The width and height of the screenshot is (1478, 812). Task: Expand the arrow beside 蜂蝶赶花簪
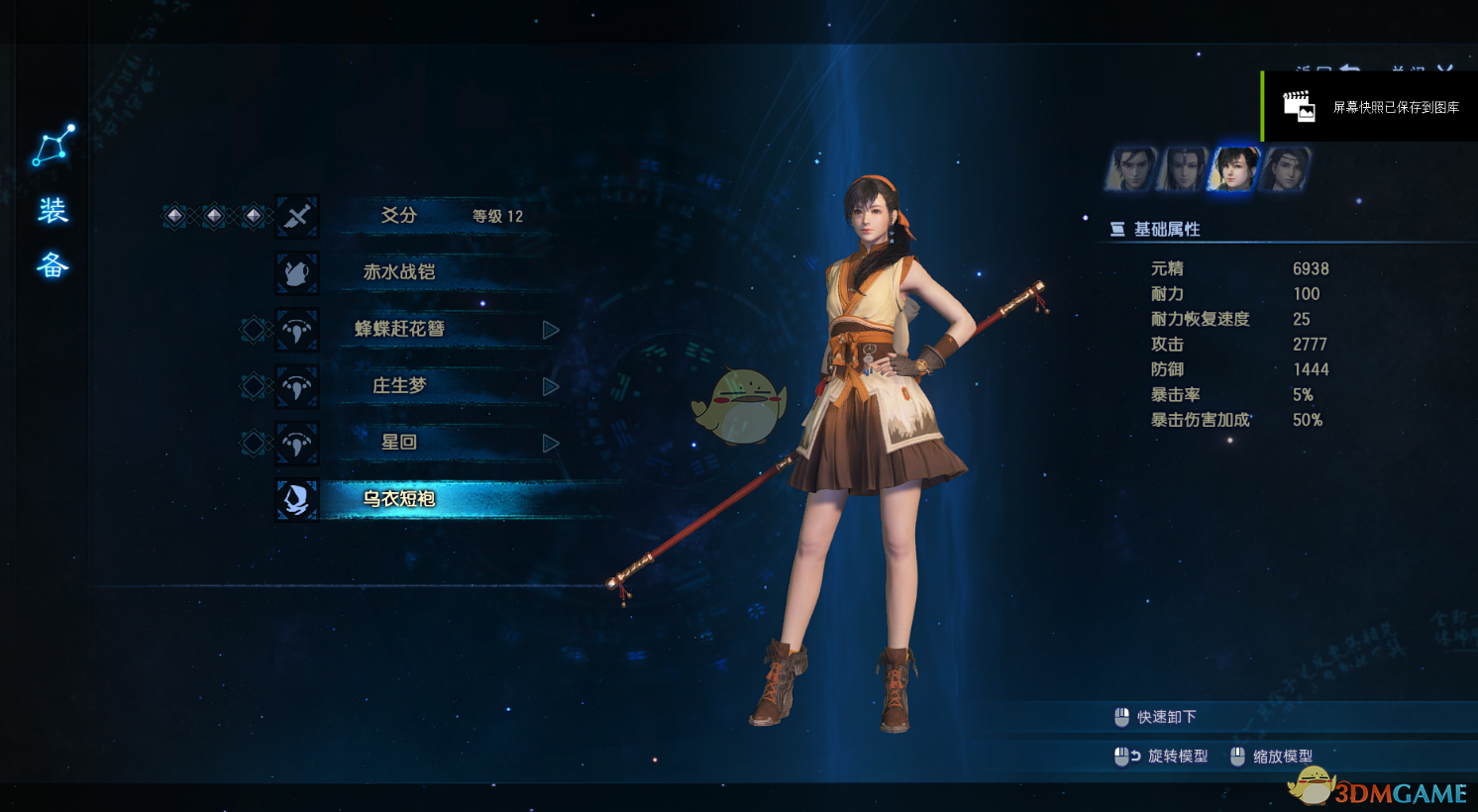click(551, 330)
